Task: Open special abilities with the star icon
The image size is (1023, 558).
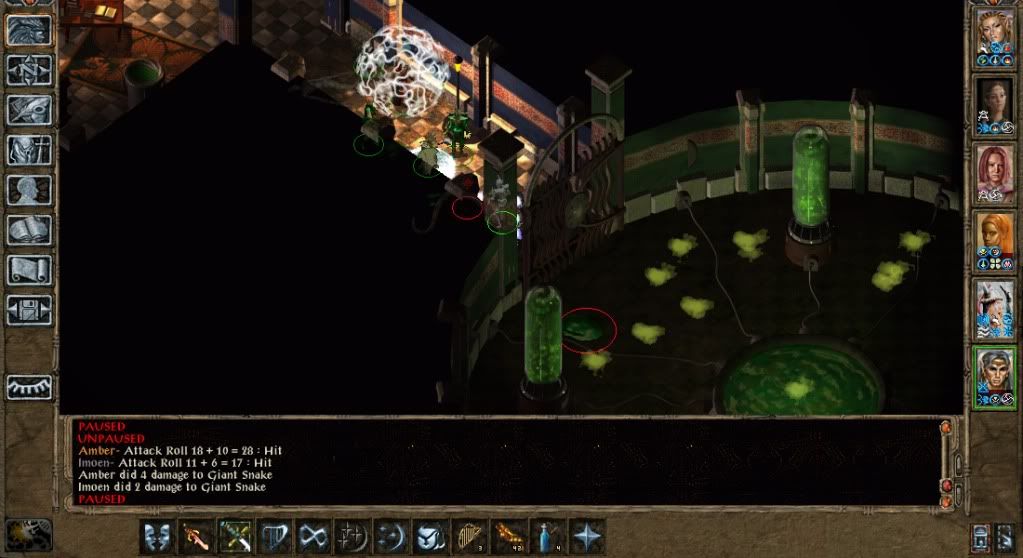Action: tap(586, 535)
